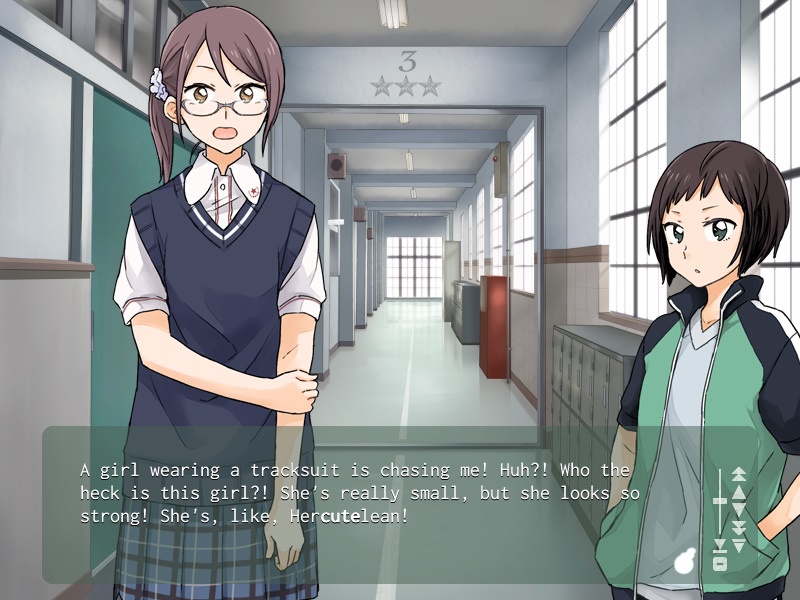Click the single down arrow to advance
This screenshot has height=600, width=800.
click(739, 509)
